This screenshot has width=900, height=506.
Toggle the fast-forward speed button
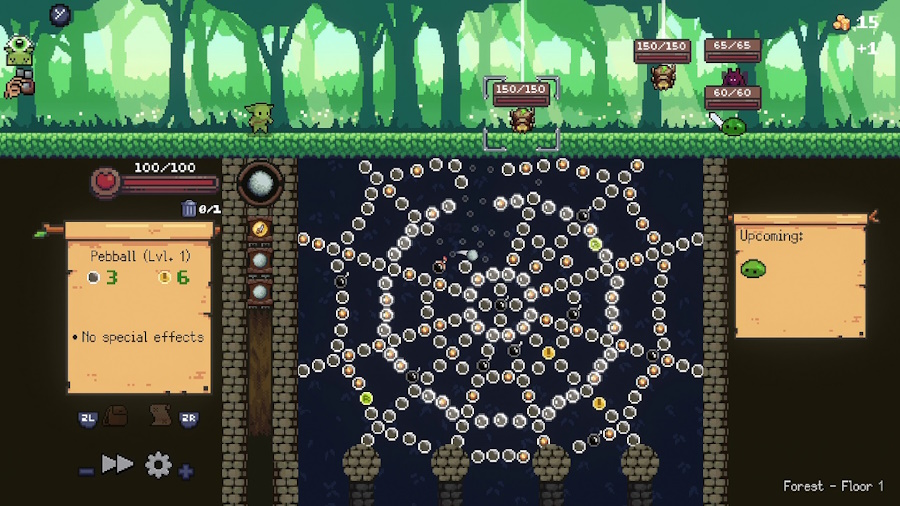click(x=117, y=464)
